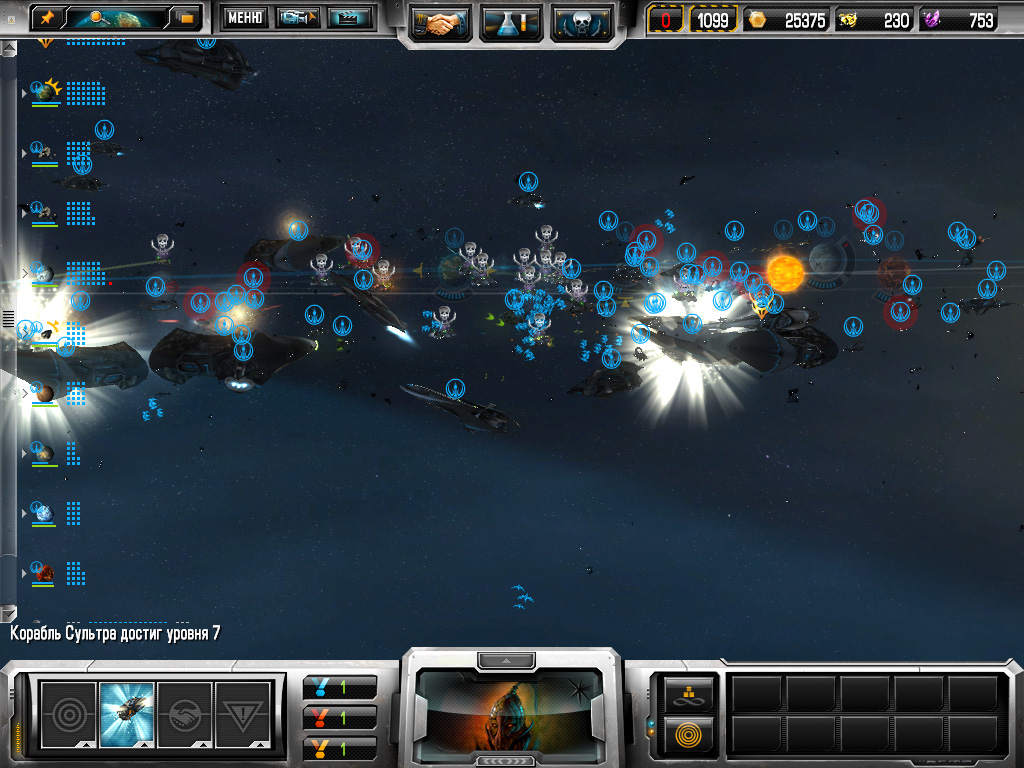Select the highlighted starship command icon
This screenshot has height=768, width=1024.
tap(127, 714)
